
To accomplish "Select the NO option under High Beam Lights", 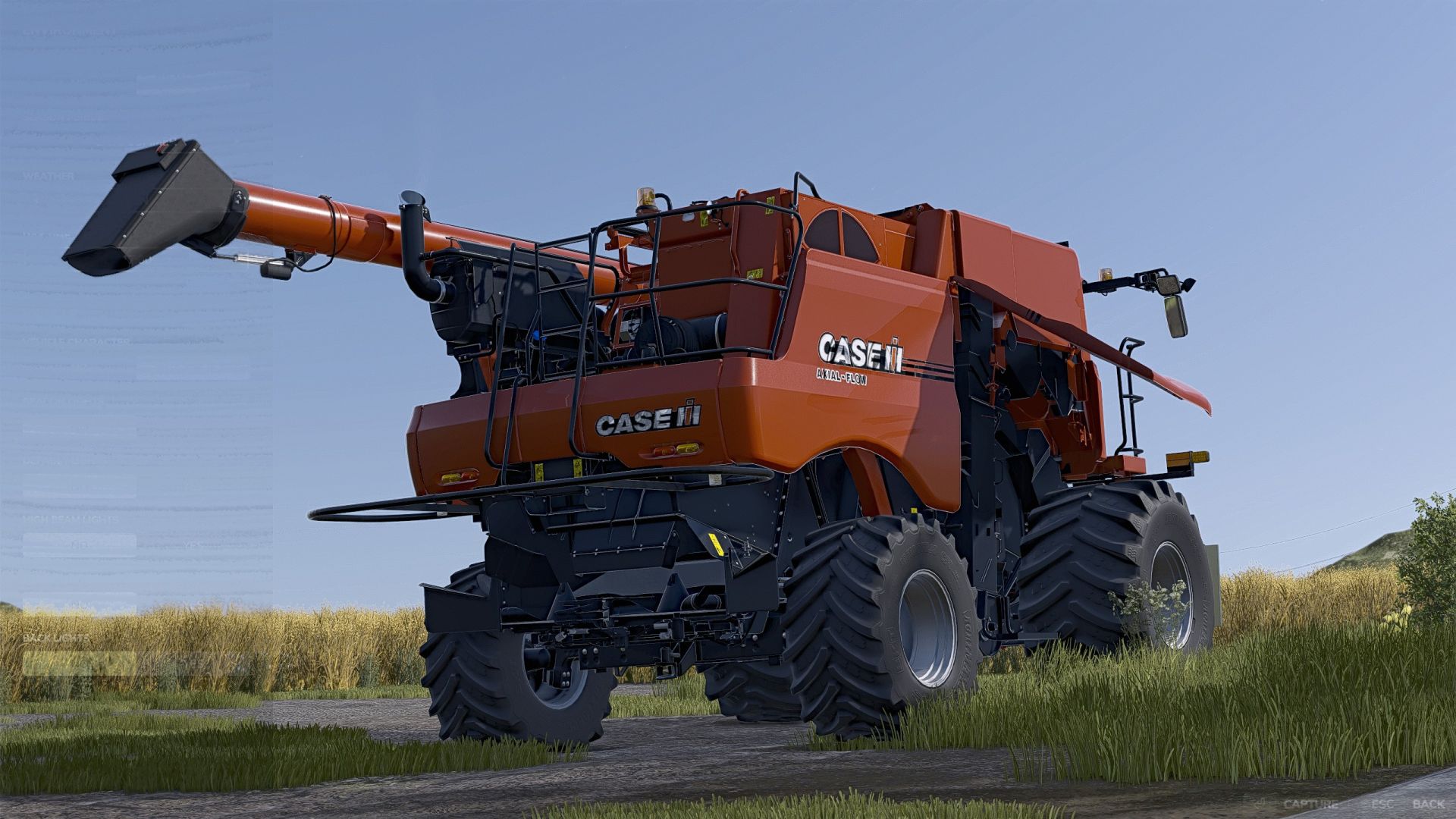I will (x=80, y=544).
